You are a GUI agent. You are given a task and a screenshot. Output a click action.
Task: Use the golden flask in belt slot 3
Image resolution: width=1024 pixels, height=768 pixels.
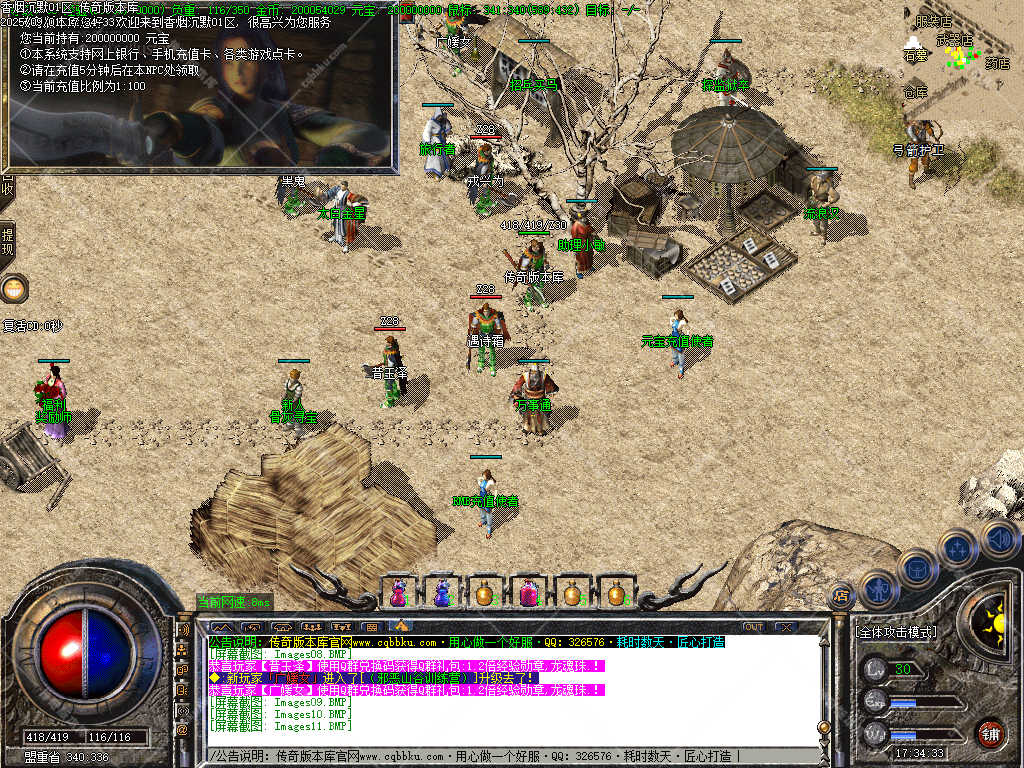(485, 593)
